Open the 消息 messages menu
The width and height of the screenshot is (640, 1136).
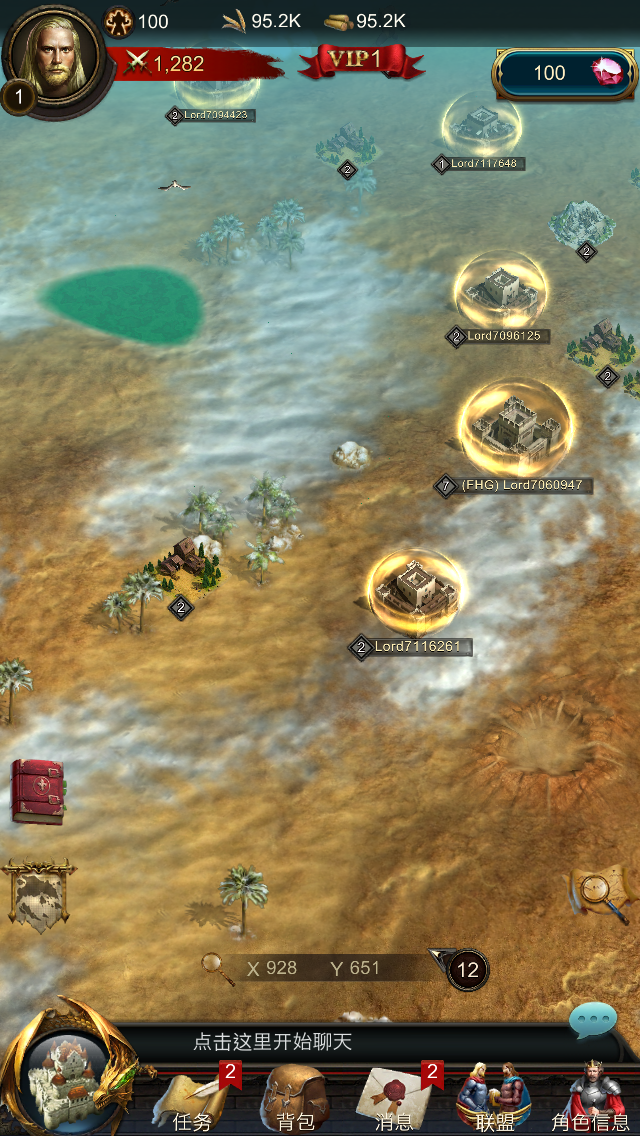pyautogui.click(x=395, y=1098)
